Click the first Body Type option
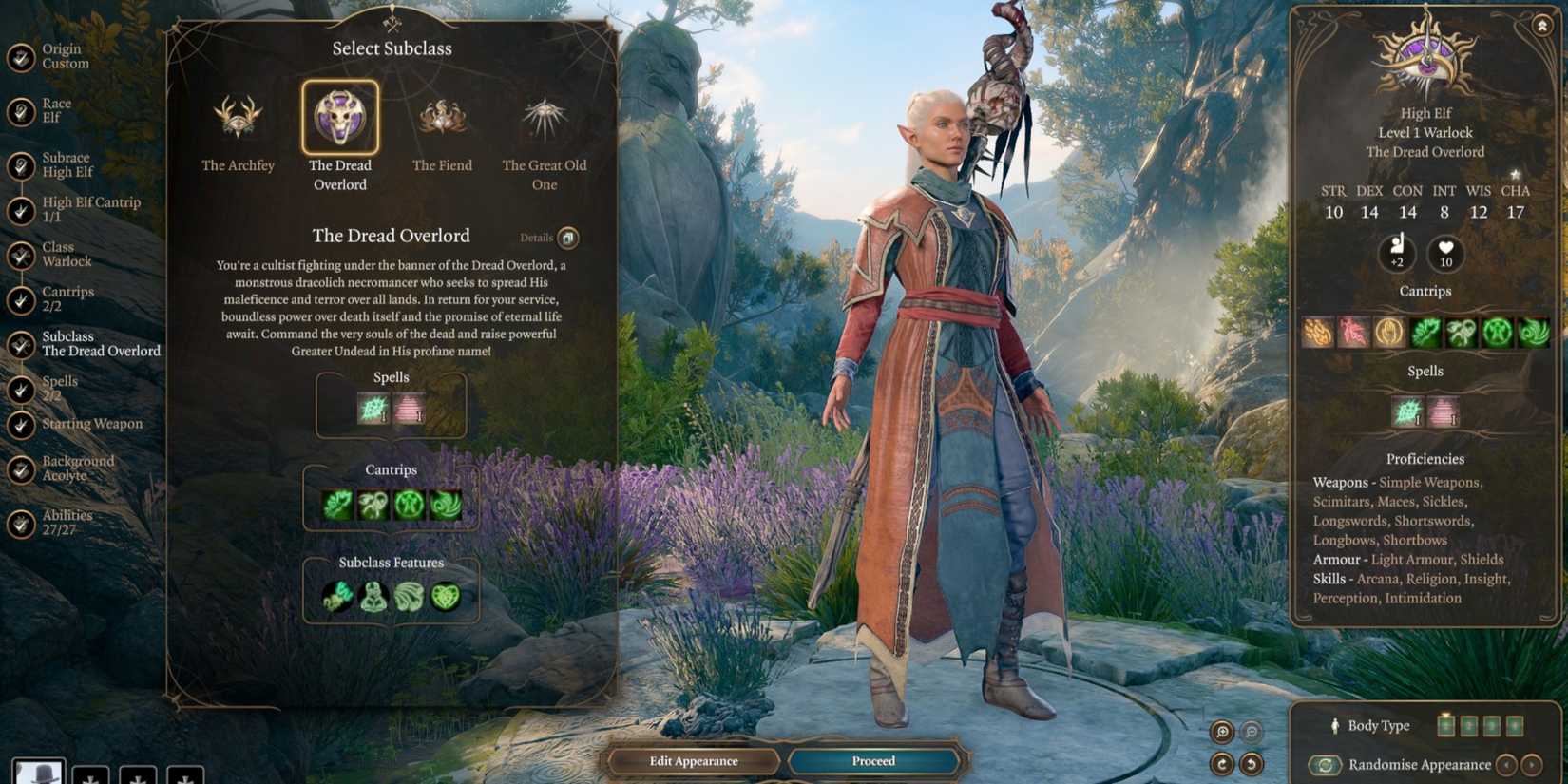The width and height of the screenshot is (1568, 784). pyautogui.click(x=1445, y=726)
